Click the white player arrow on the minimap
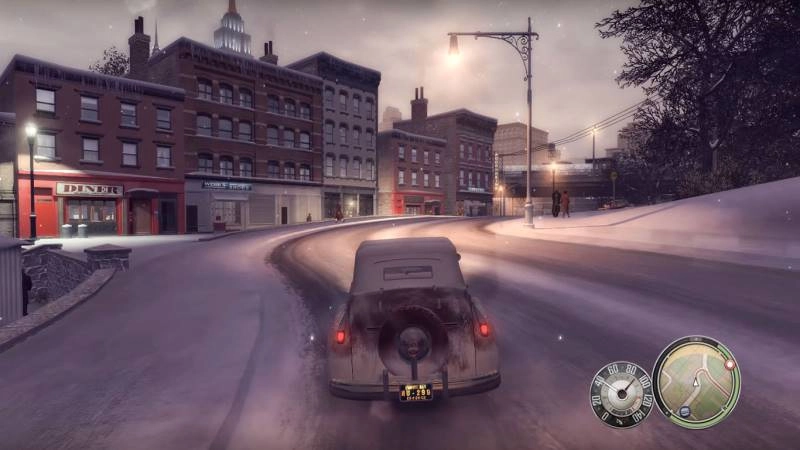 pyautogui.click(x=696, y=383)
